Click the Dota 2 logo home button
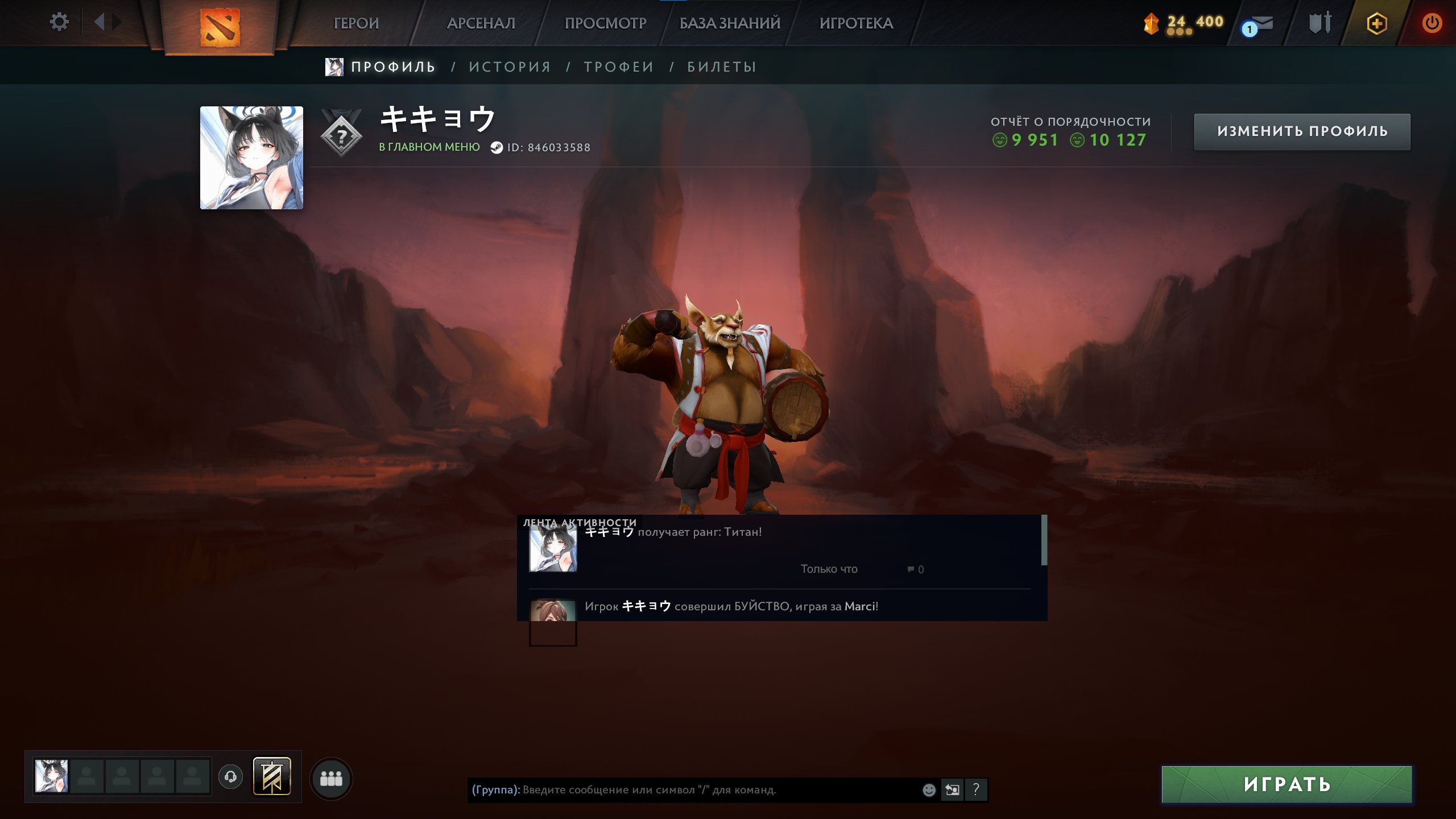Screen dimensions: 1456x819 click(220, 27)
